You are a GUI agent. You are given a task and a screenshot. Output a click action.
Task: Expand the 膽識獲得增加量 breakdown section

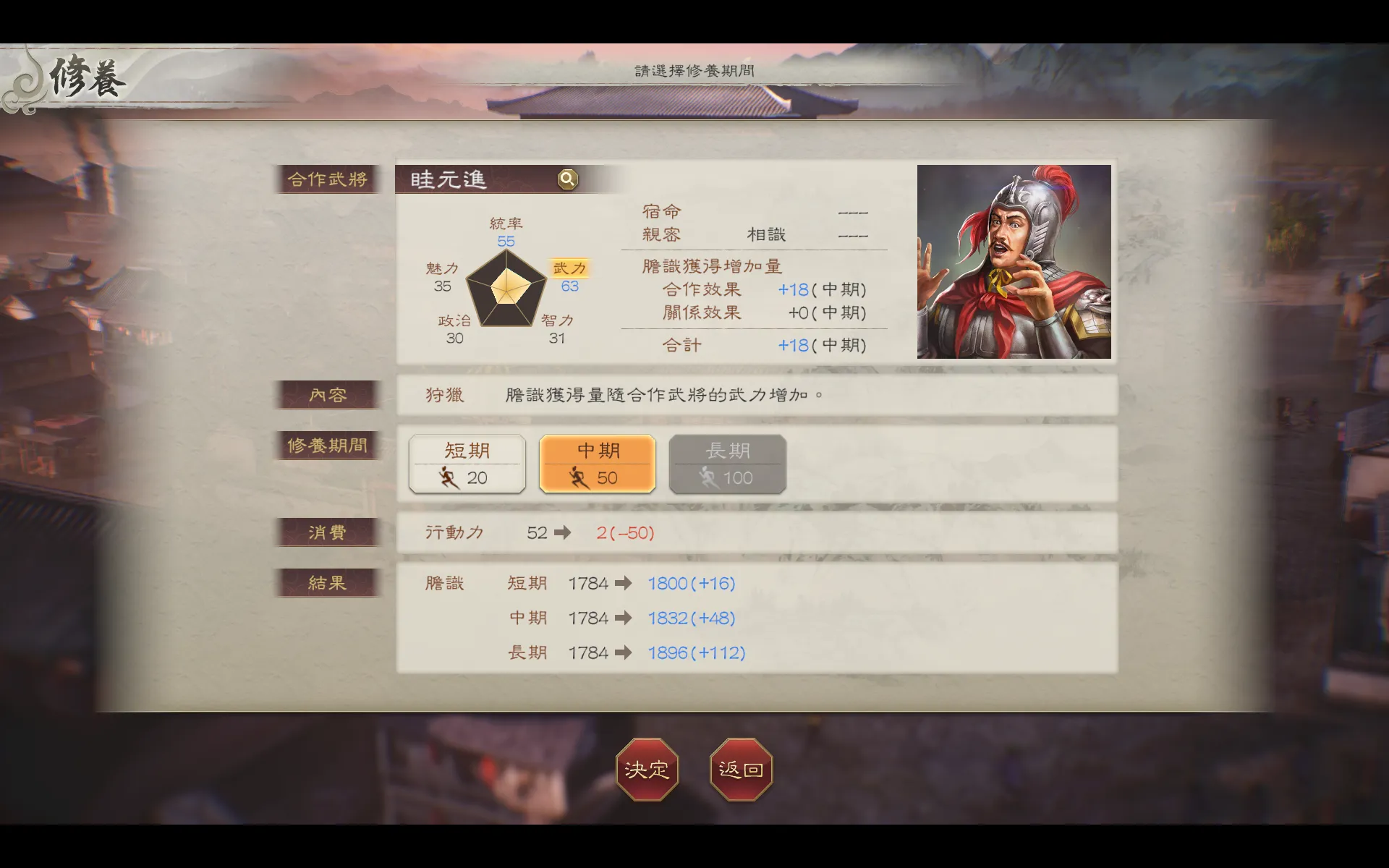click(710, 265)
